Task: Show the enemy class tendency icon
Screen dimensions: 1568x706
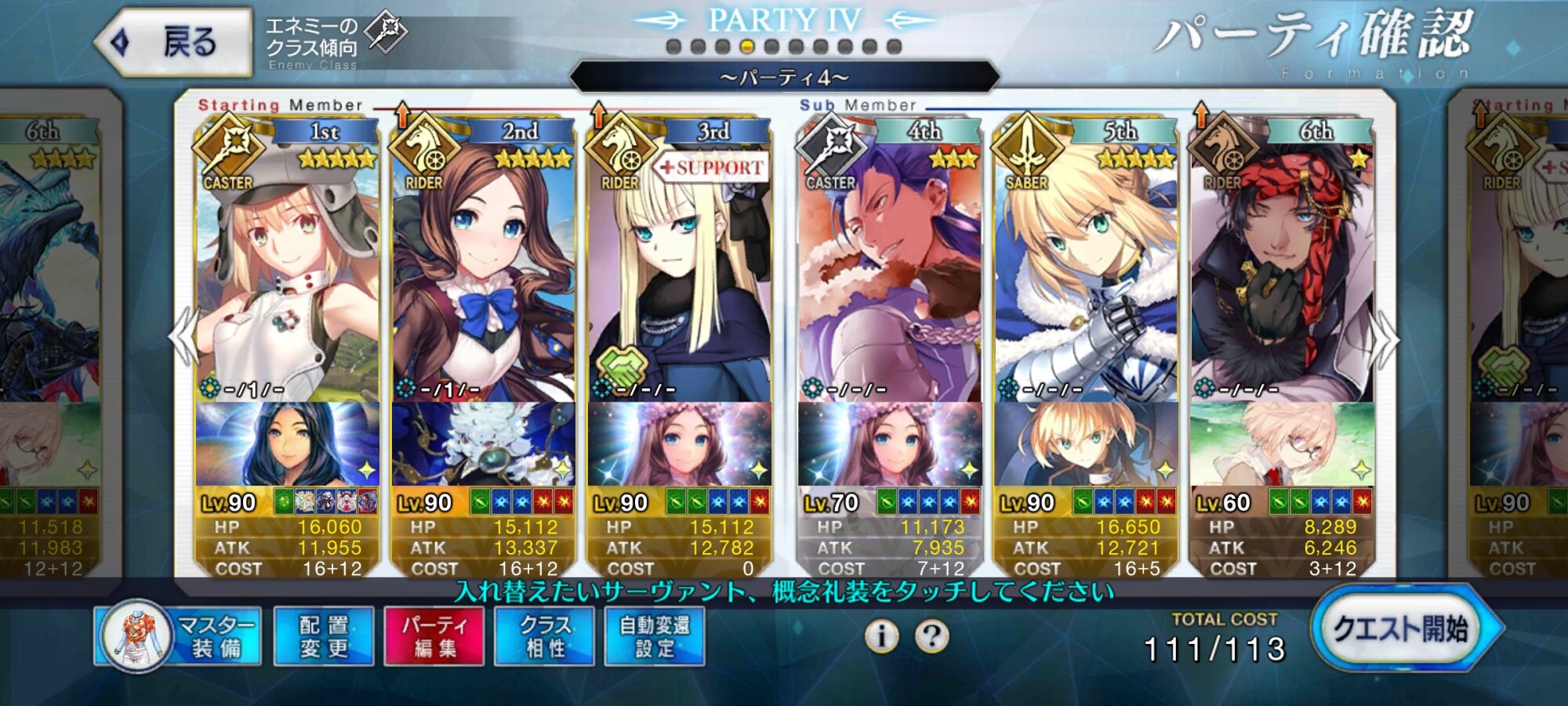Action: (x=387, y=33)
